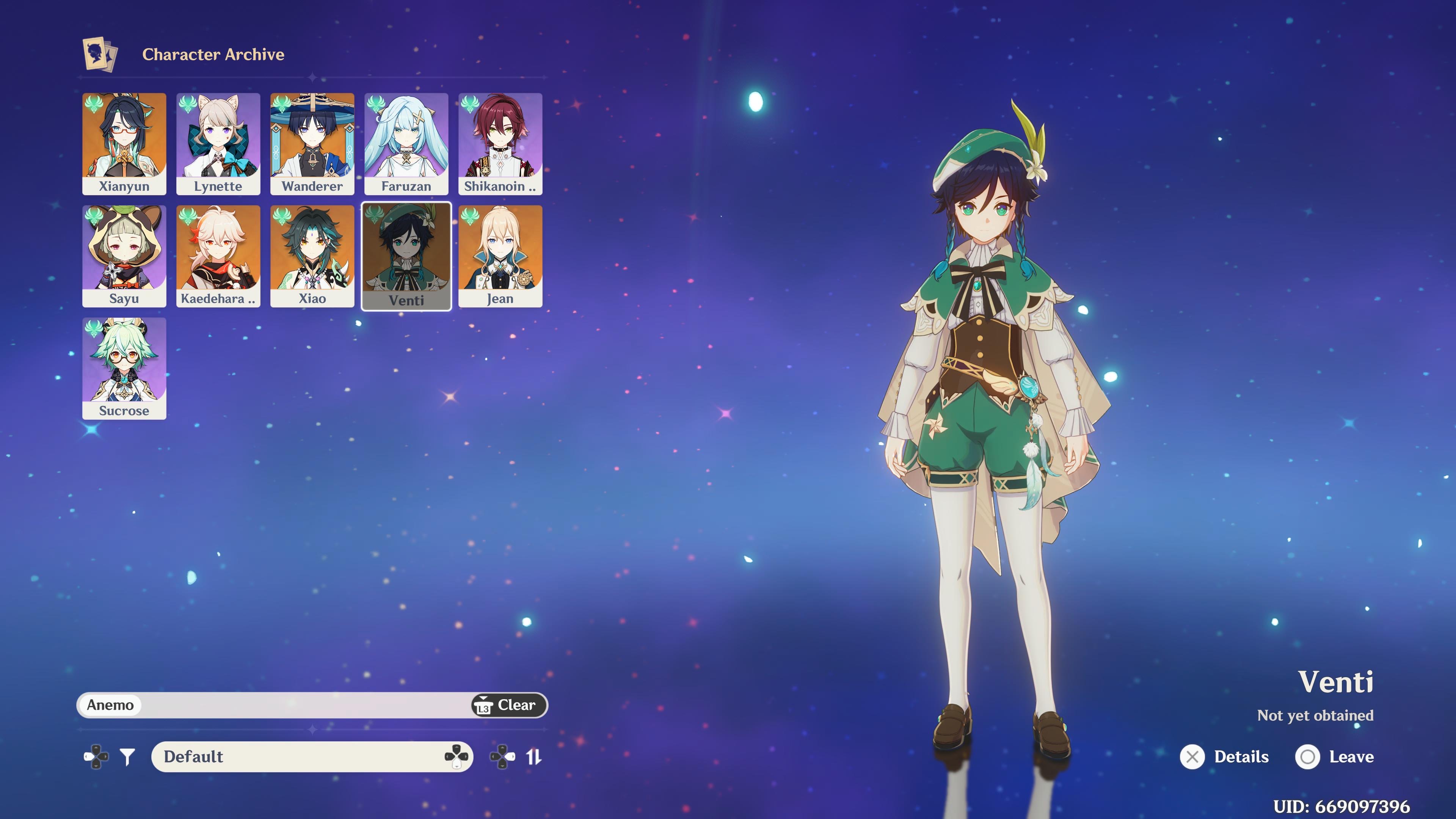Click the highlighted Venti card

(x=406, y=256)
